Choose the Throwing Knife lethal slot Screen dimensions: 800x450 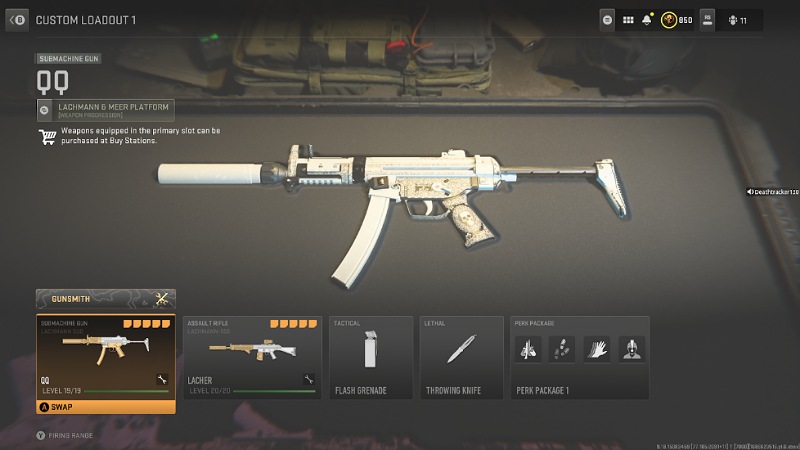coord(462,356)
